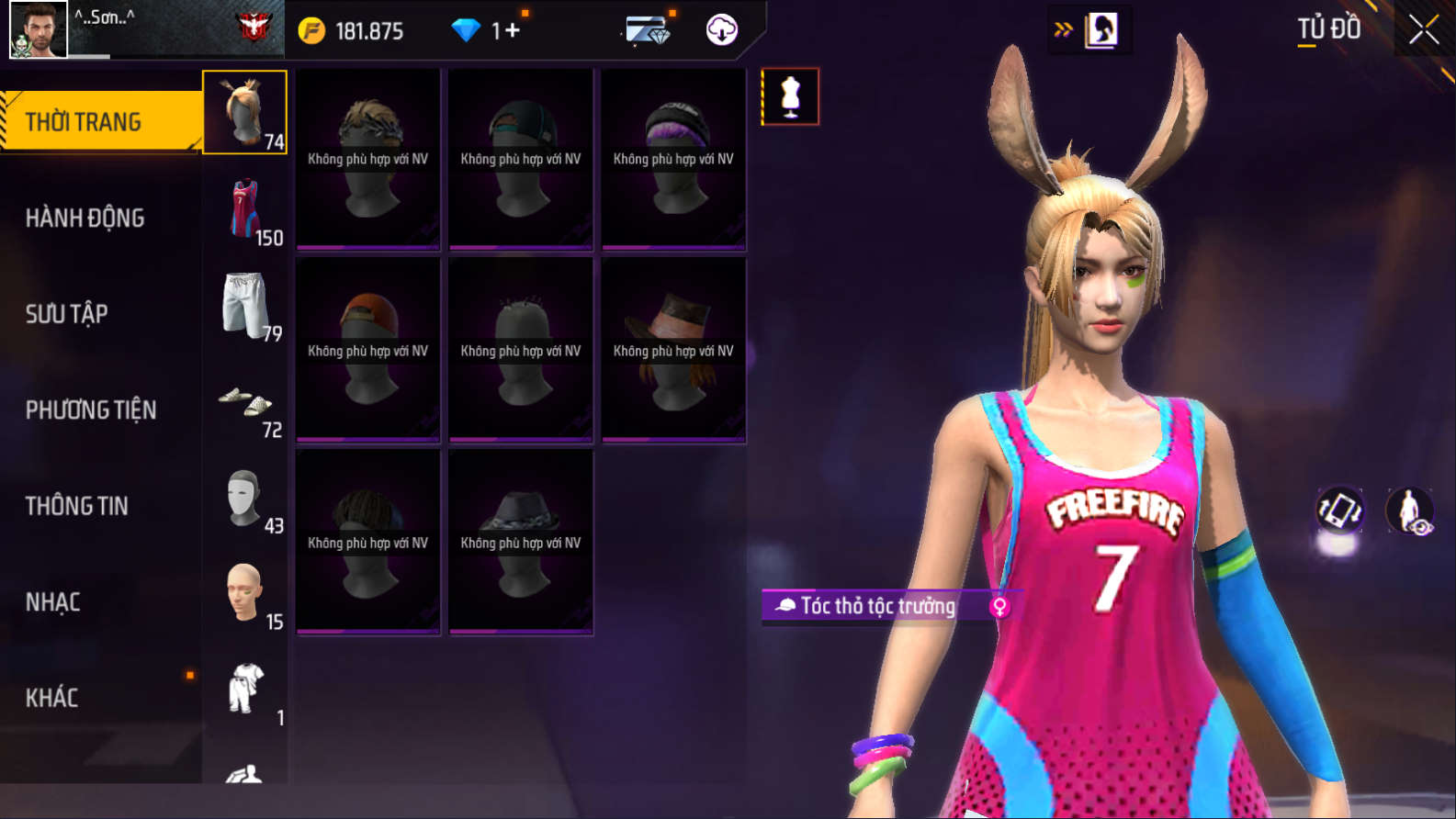Select the bald head face category (15)
The height and width of the screenshot is (819, 1456).
246,596
